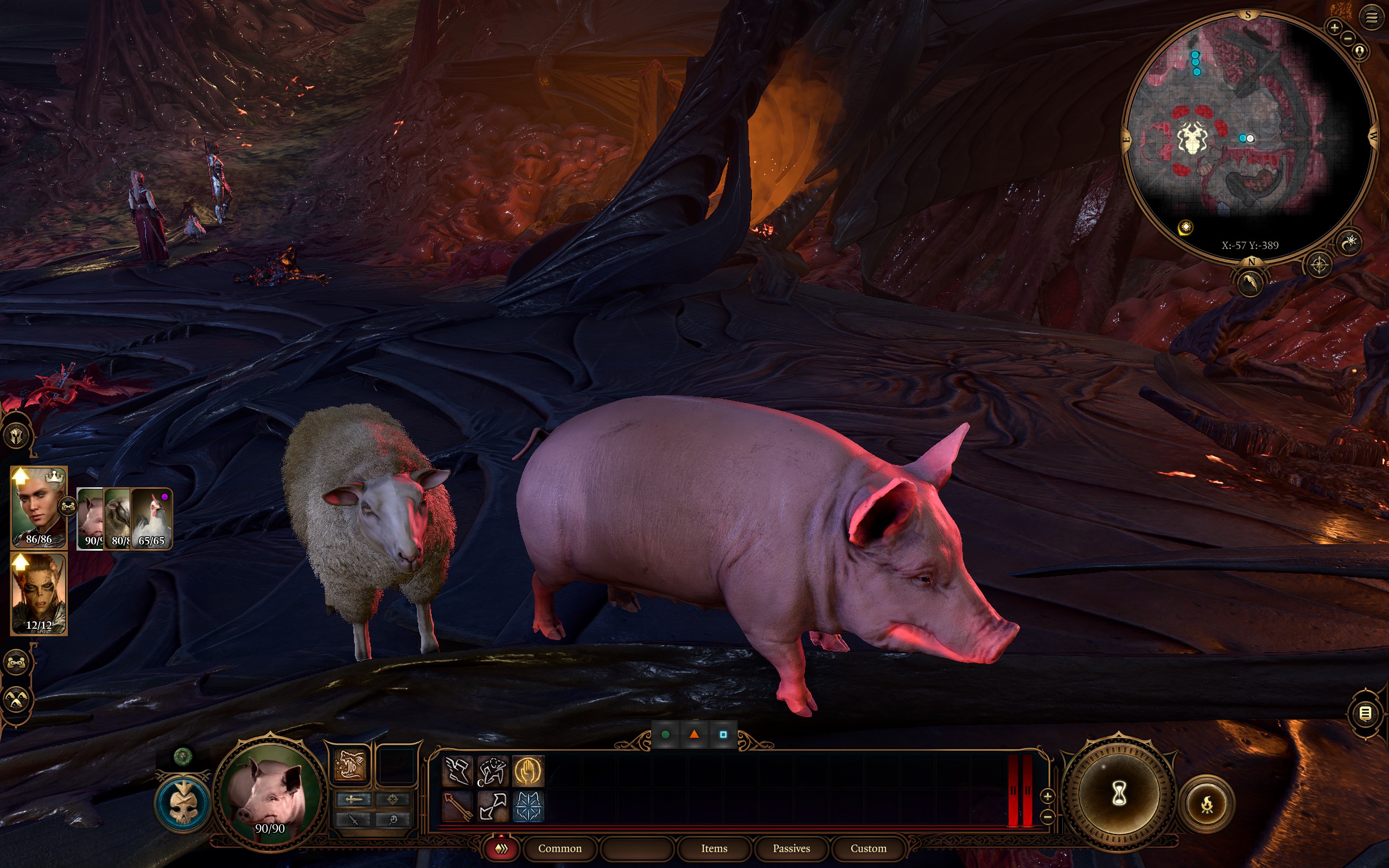Image resolution: width=1389 pixels, height=868 pixels.
Task: Choose the chicken summon portrait
Action: point(151,519)
